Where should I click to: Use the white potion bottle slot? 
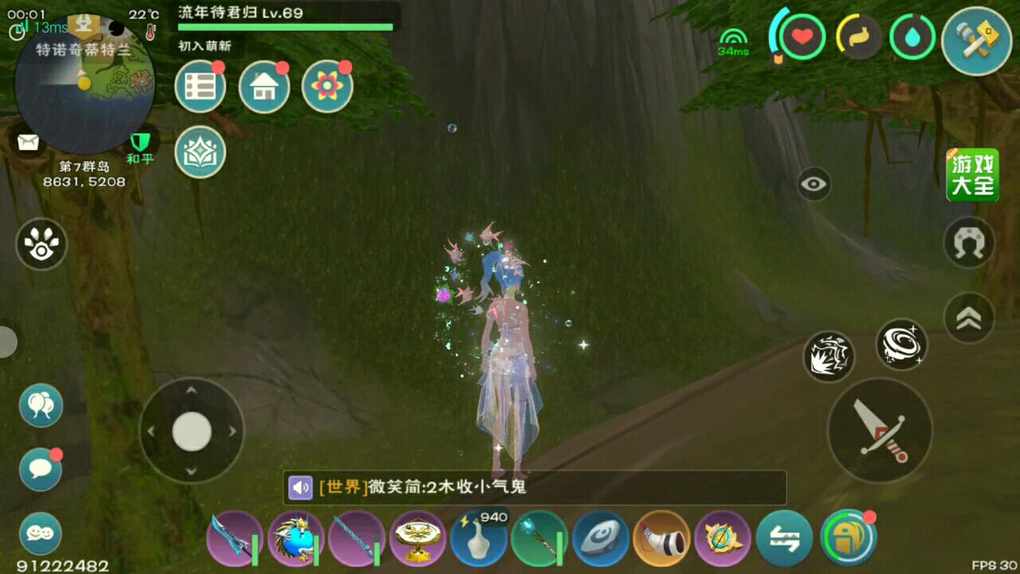tap(478, 539)
